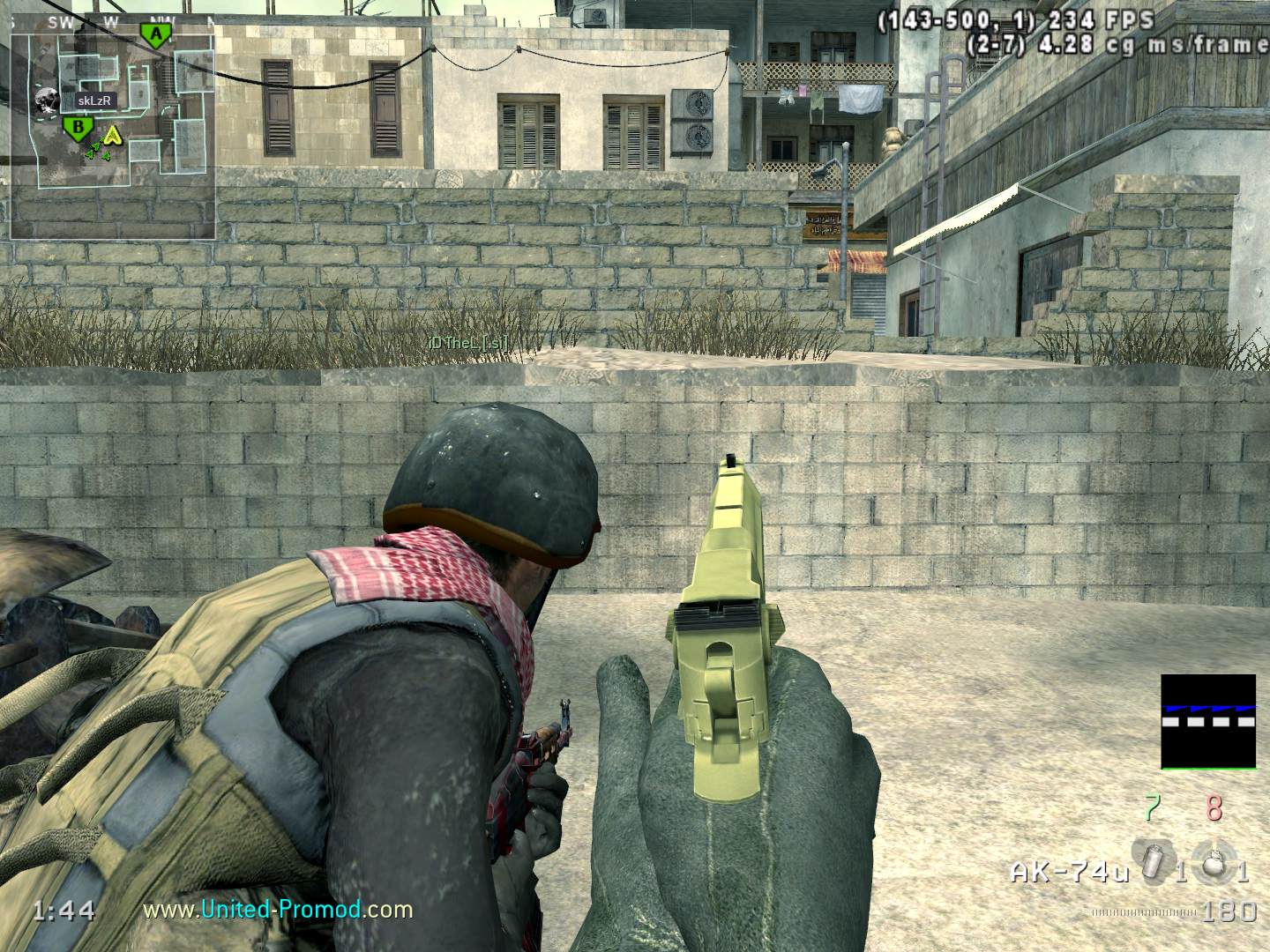This screenshot has height=952, width=1270.
Task: Click the black lagometer graph
Action: tap(1207, 721)
